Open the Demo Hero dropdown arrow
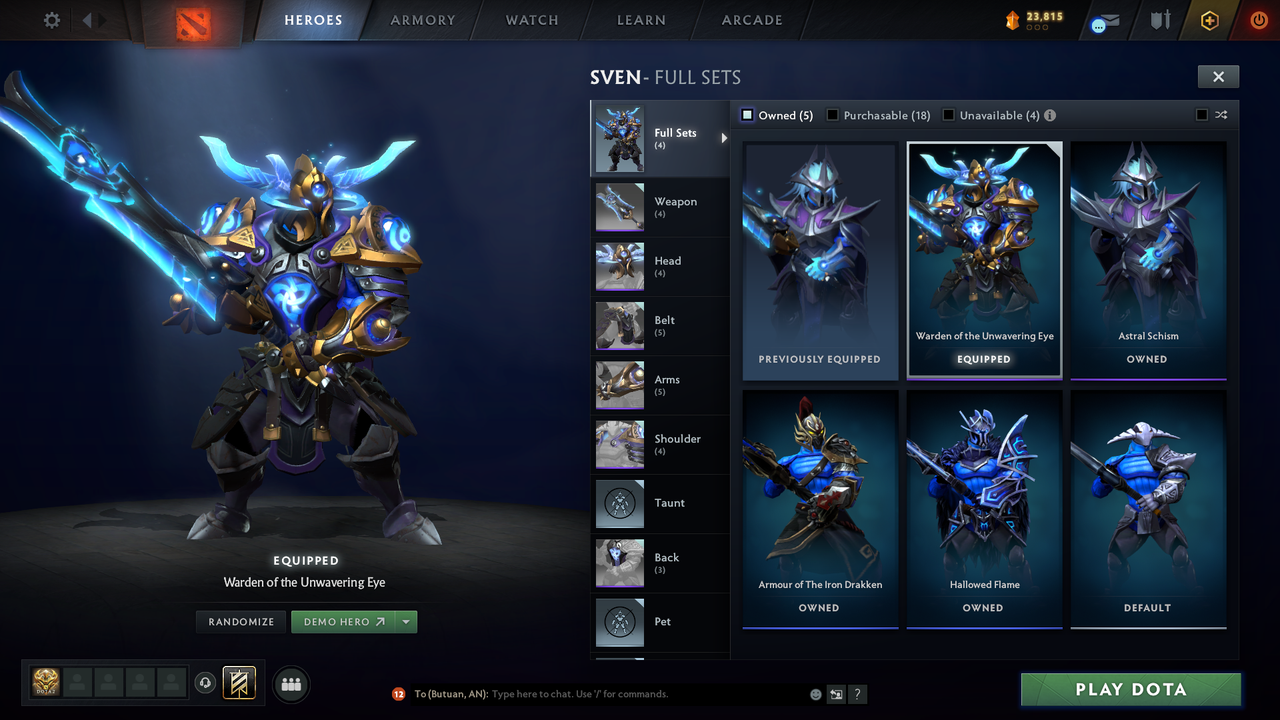 406,621
